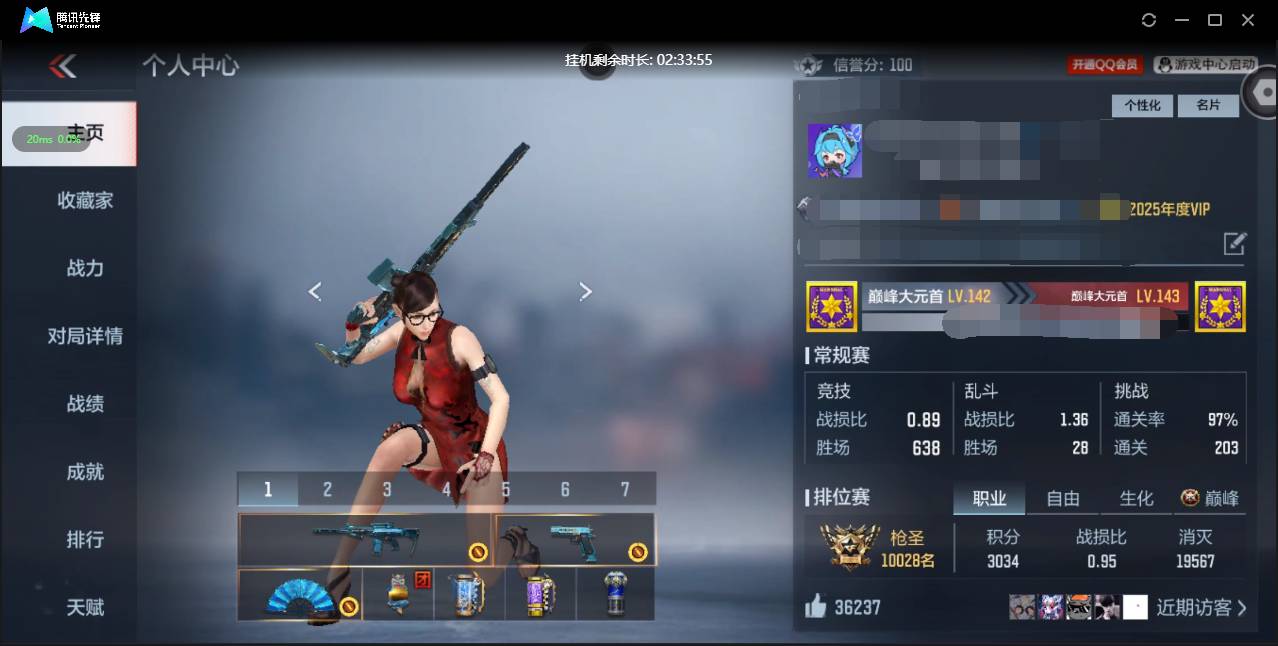Go back with the red double-arrow button
Screen dimensions: 1278x646
click(x=63, y=67)
